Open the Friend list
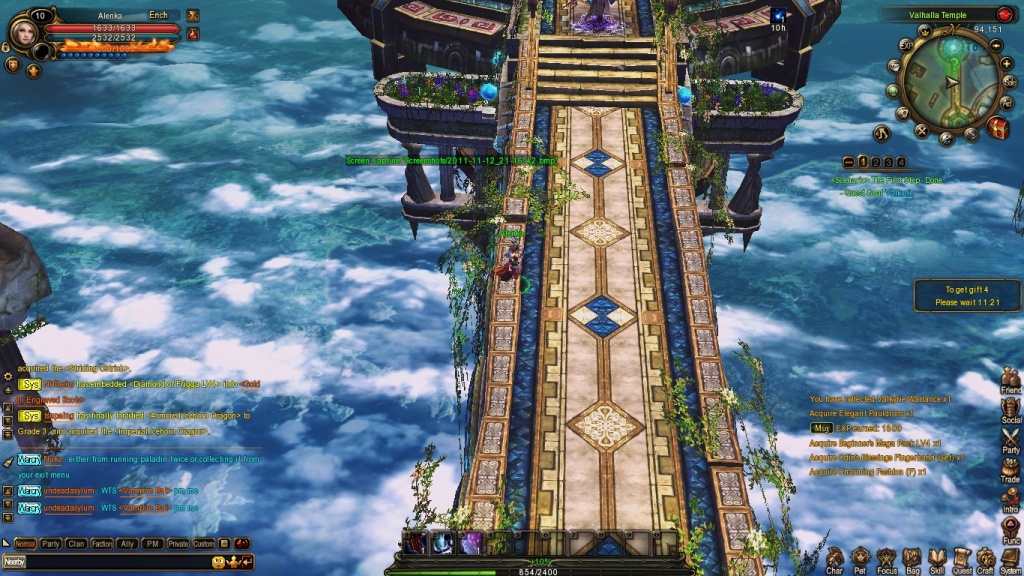The image size is (1024, 576). (x=1011, y=378)
